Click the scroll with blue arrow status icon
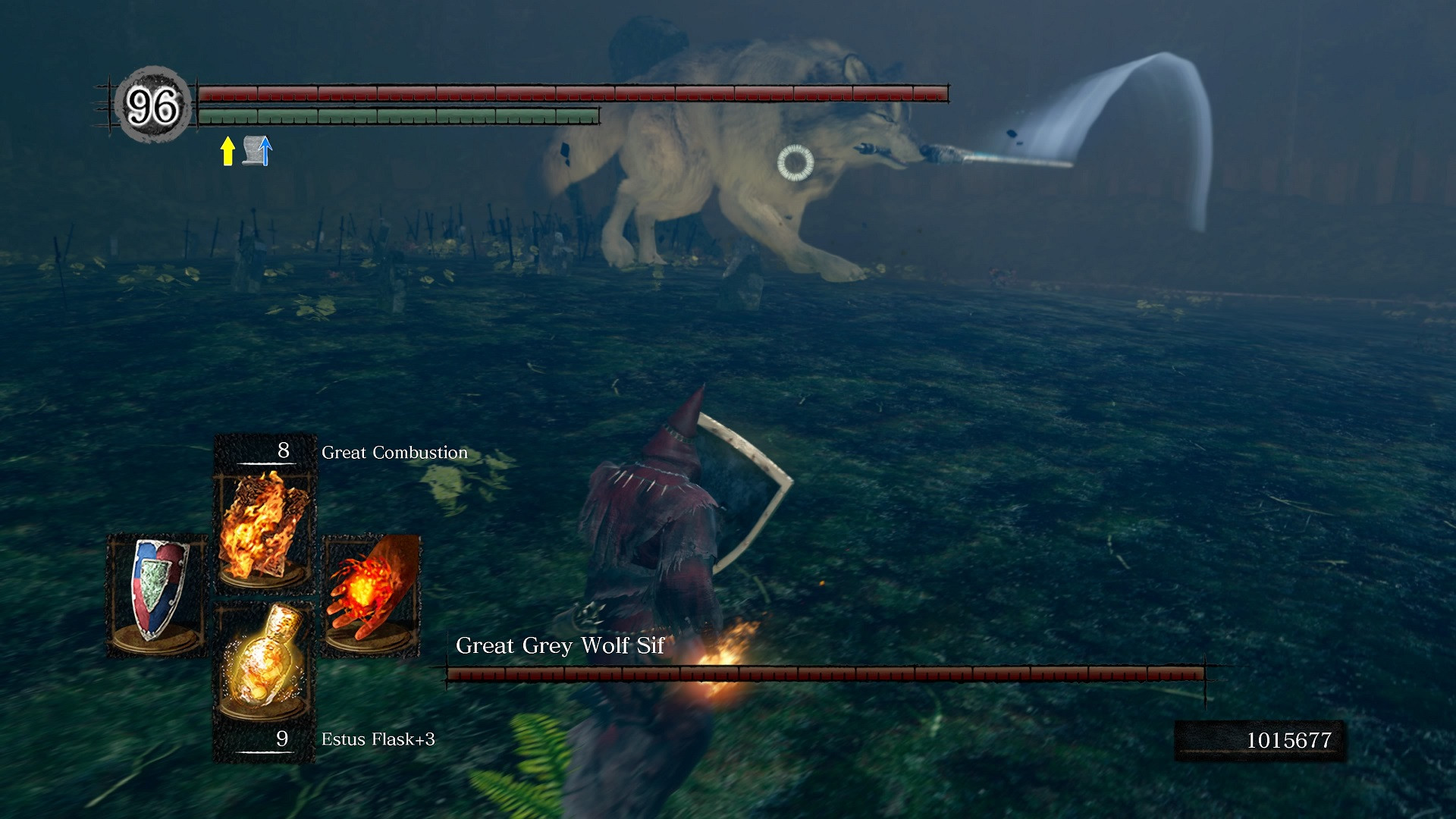Screen dimensions: 1456x819 tap(257, 150)
